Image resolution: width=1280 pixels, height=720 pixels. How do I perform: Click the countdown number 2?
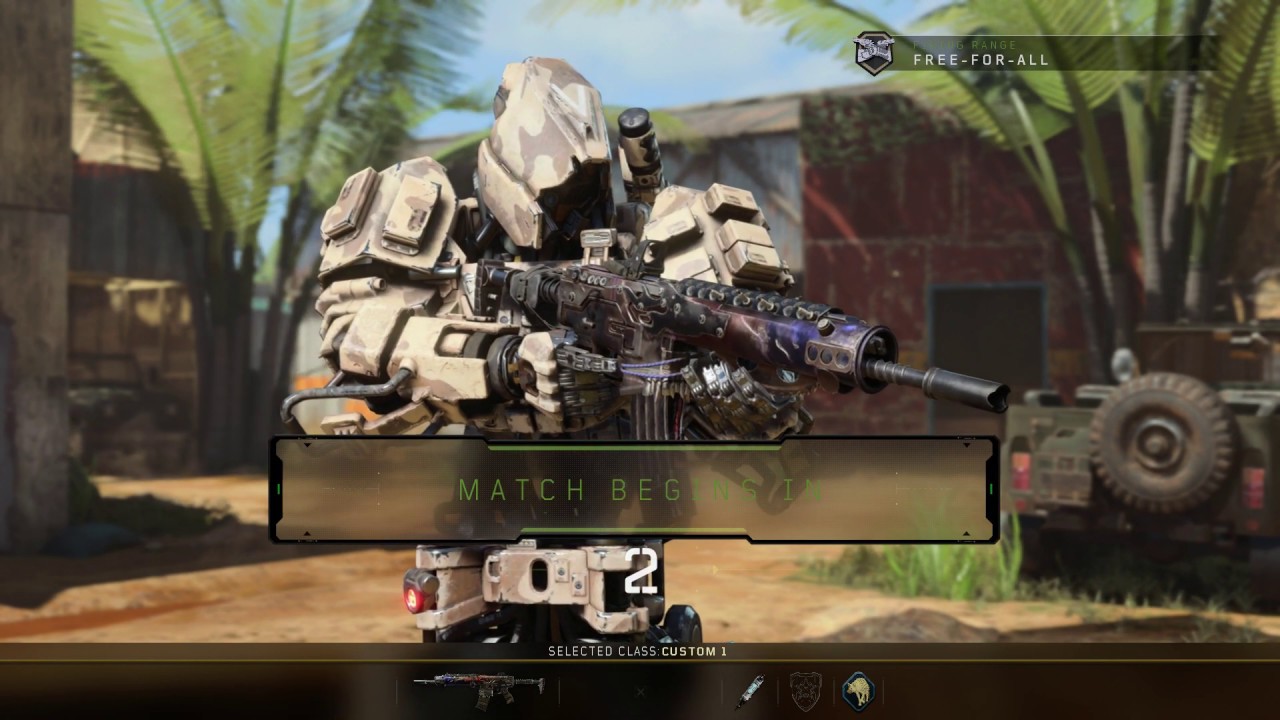tap(641, 570)
